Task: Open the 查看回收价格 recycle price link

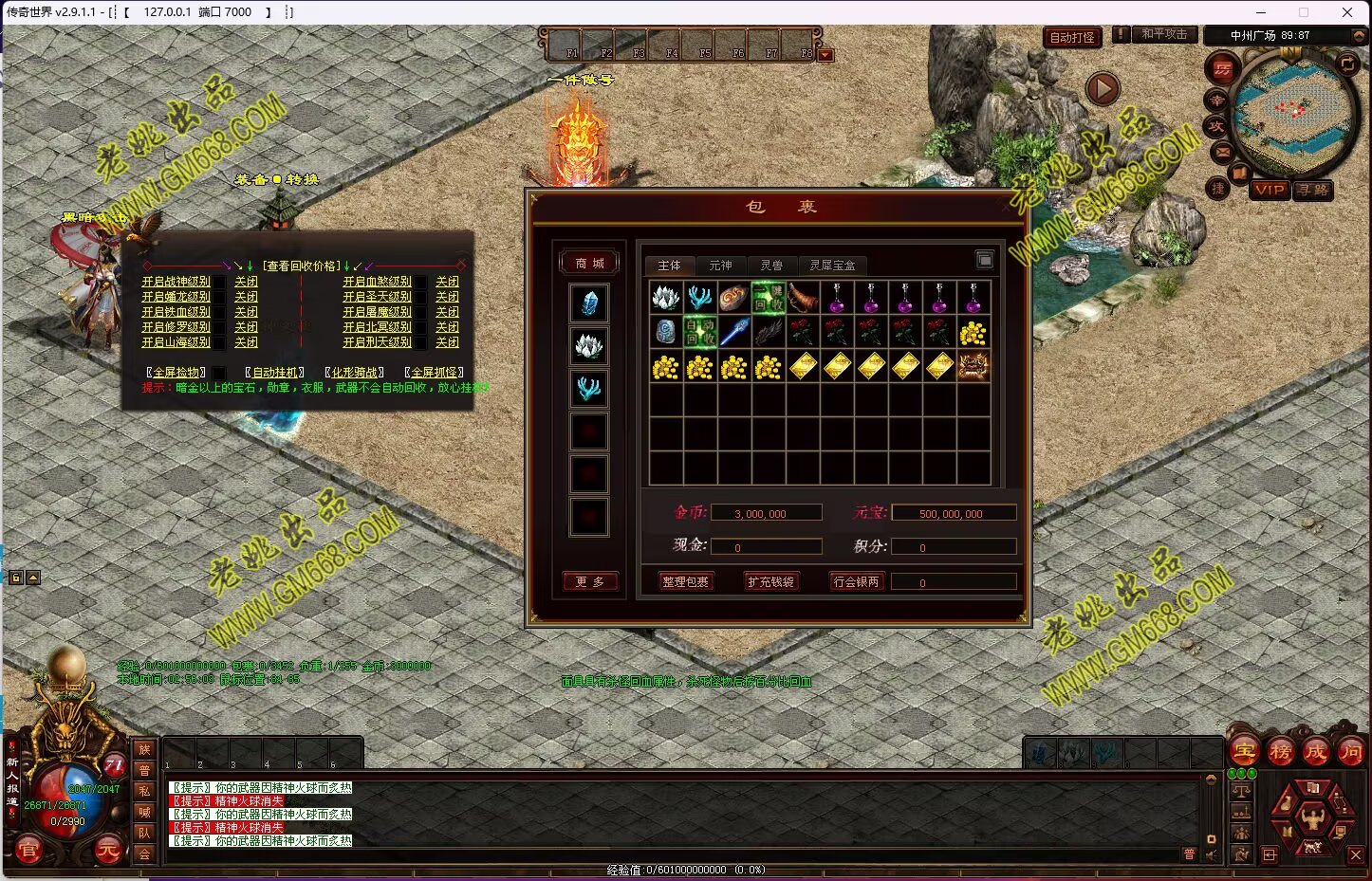Action: coord(302,266)
